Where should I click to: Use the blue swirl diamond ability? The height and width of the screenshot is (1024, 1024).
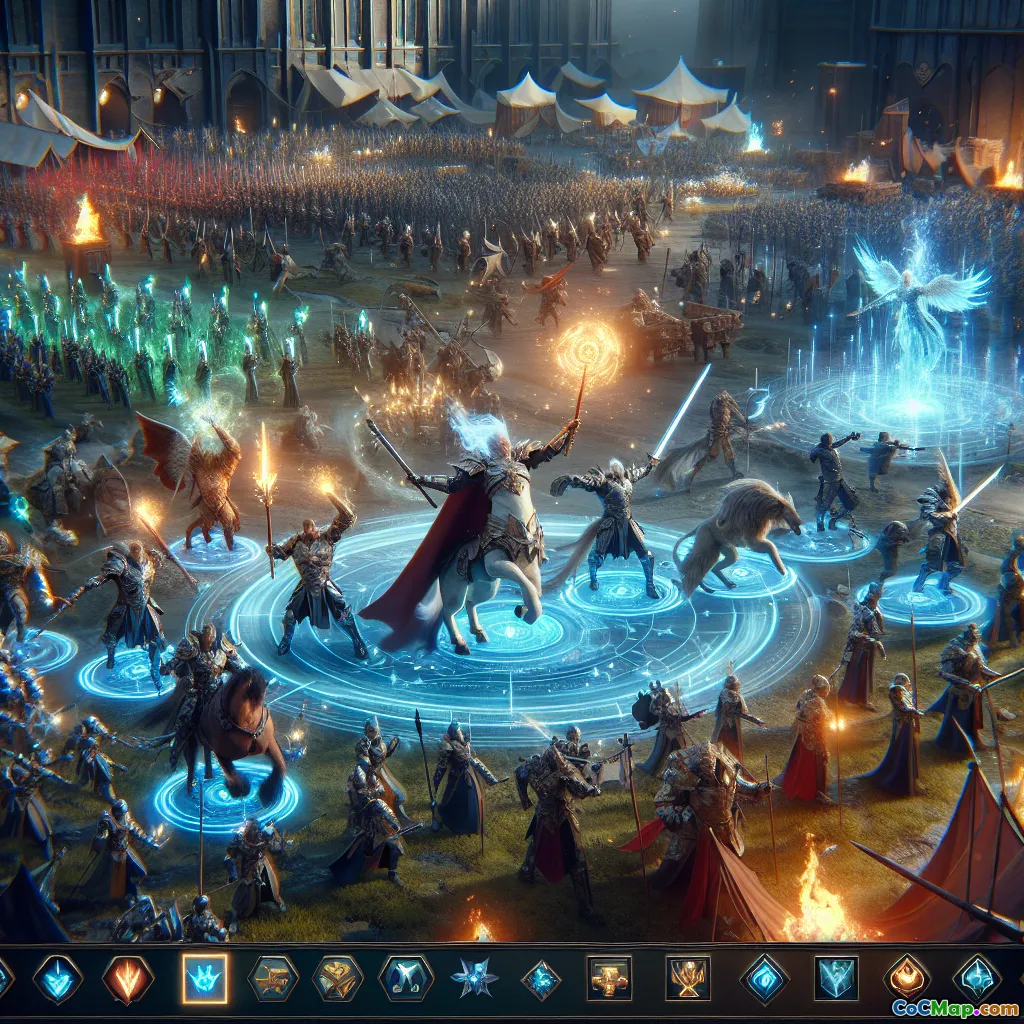(765, 978)
